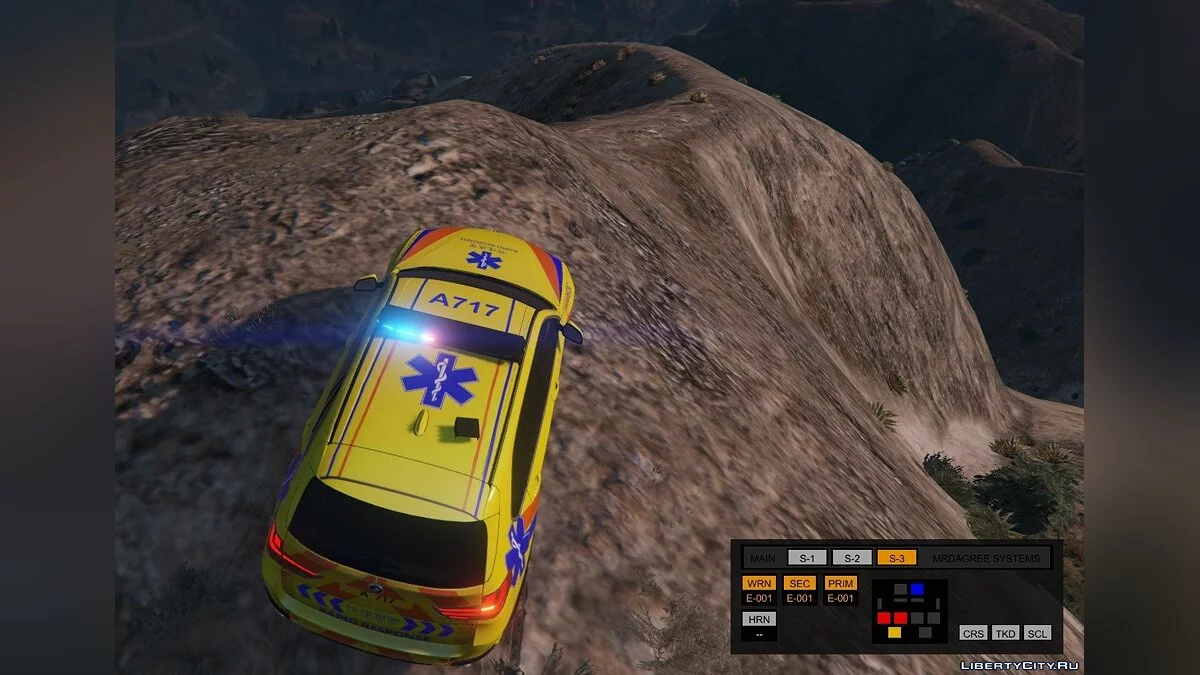Screen dimensions: 1200x675
Task: Turn on the TKD takedown lights
Action: coord(1005,633)
